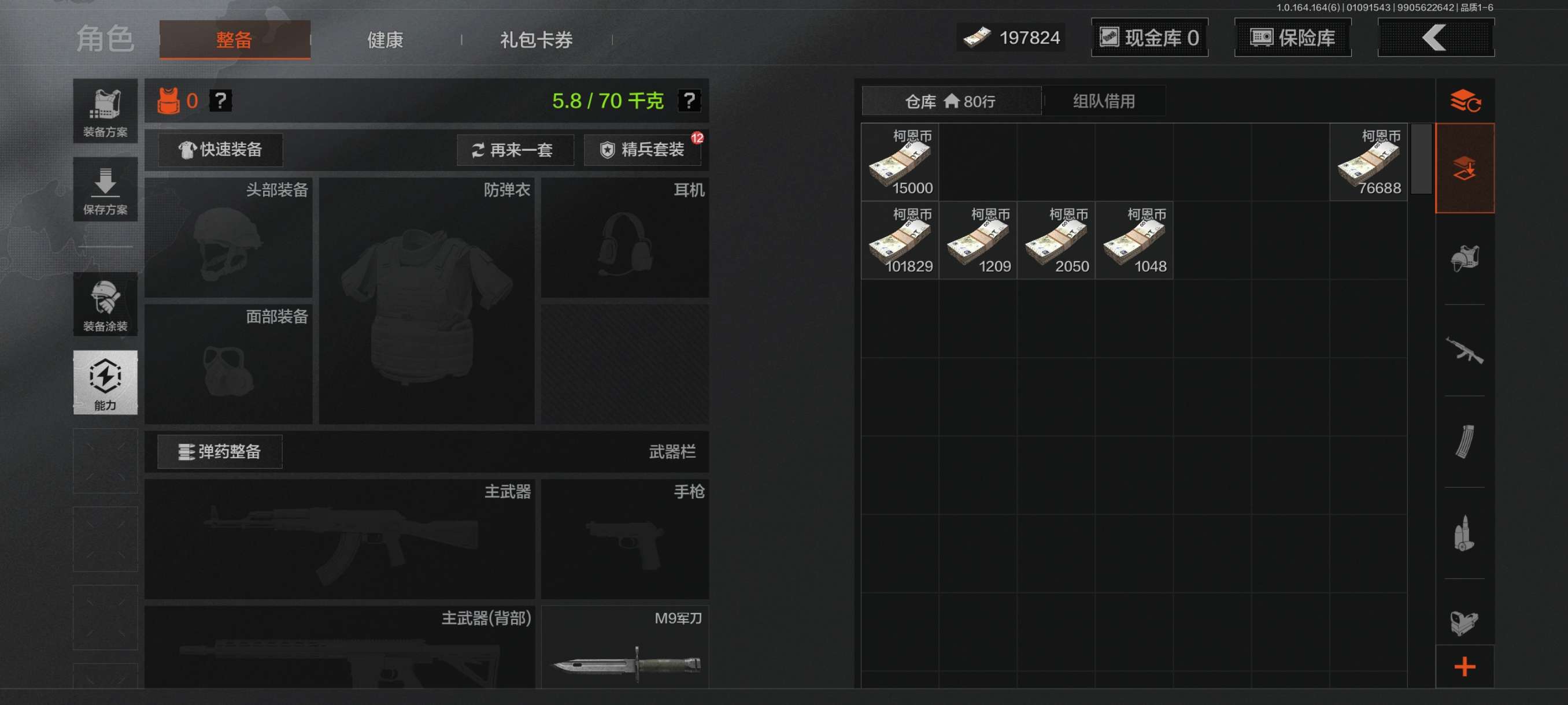Choose 再来一套 to re-equip the set
This screenshot has width=1568, height=705.
point(515,150)
